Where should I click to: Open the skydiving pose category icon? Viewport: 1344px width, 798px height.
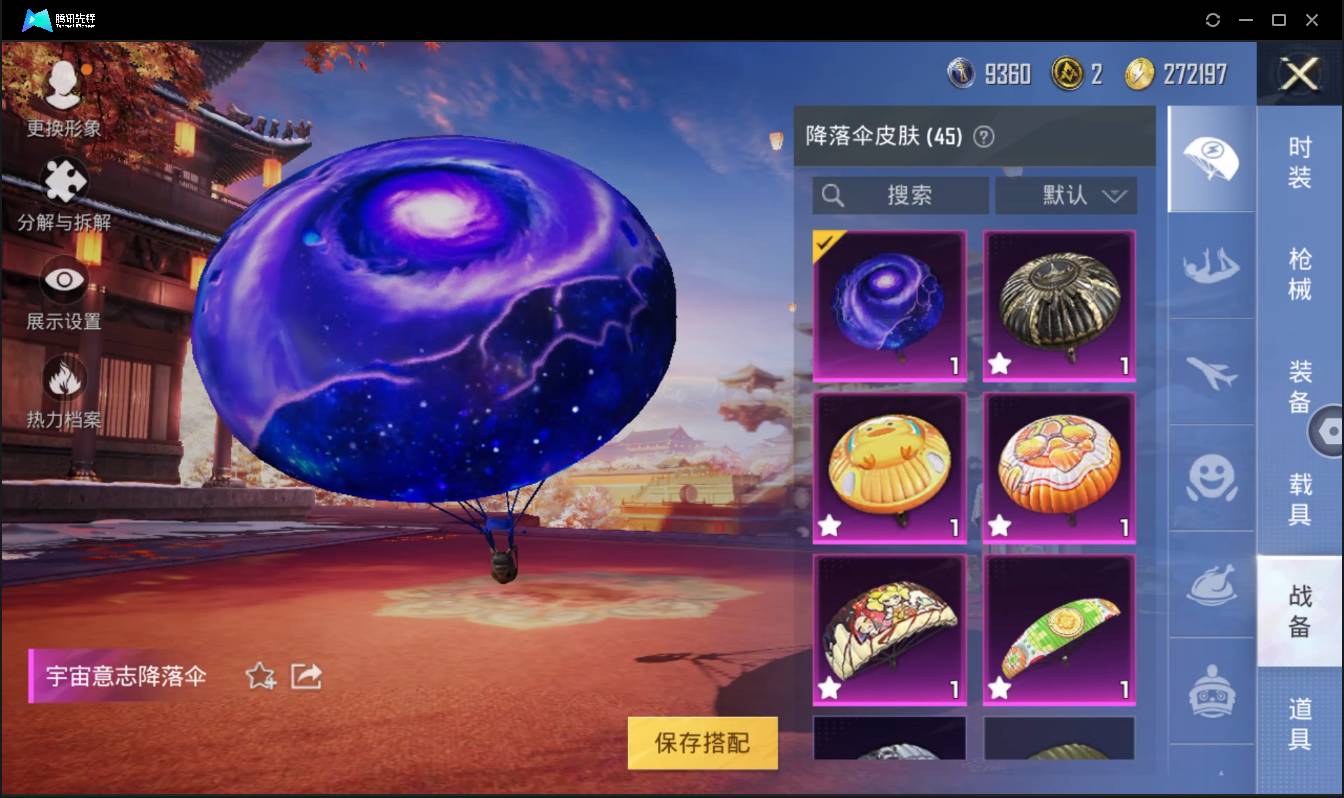[1211, 267]
